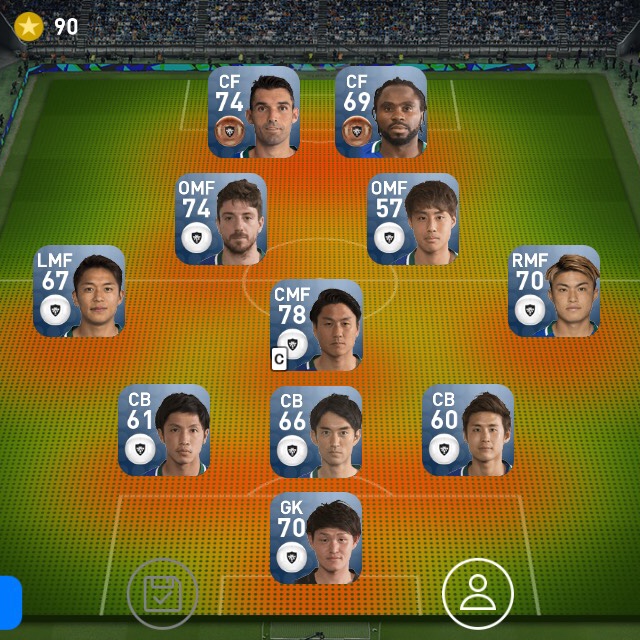Choose the OMF player rated 74
The height and width of the screenshot is (640, 640).
coord(221,218)
